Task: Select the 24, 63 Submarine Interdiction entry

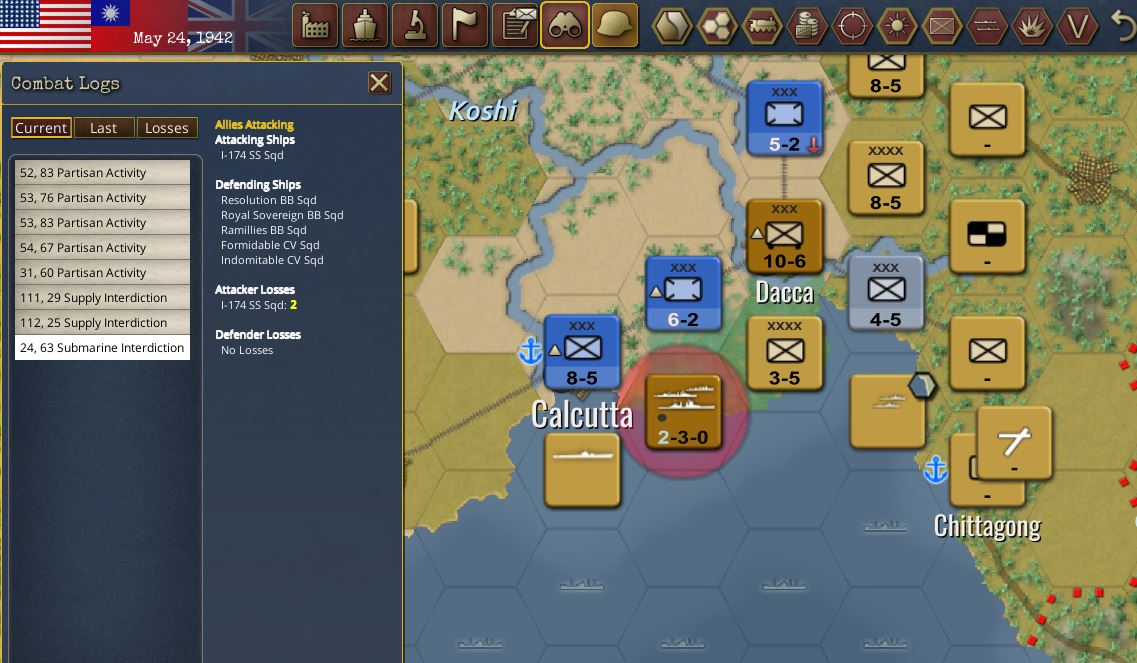Action: [x=102, y=348]
